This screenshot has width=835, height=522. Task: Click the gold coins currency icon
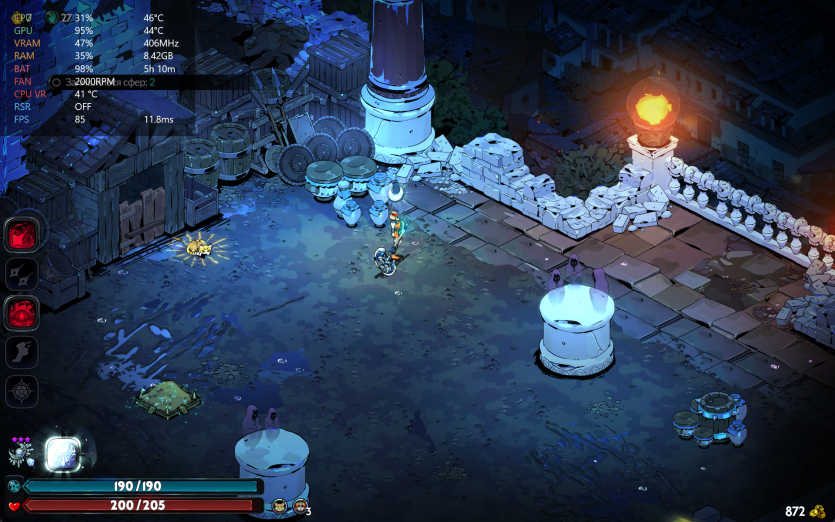[818, 511]
